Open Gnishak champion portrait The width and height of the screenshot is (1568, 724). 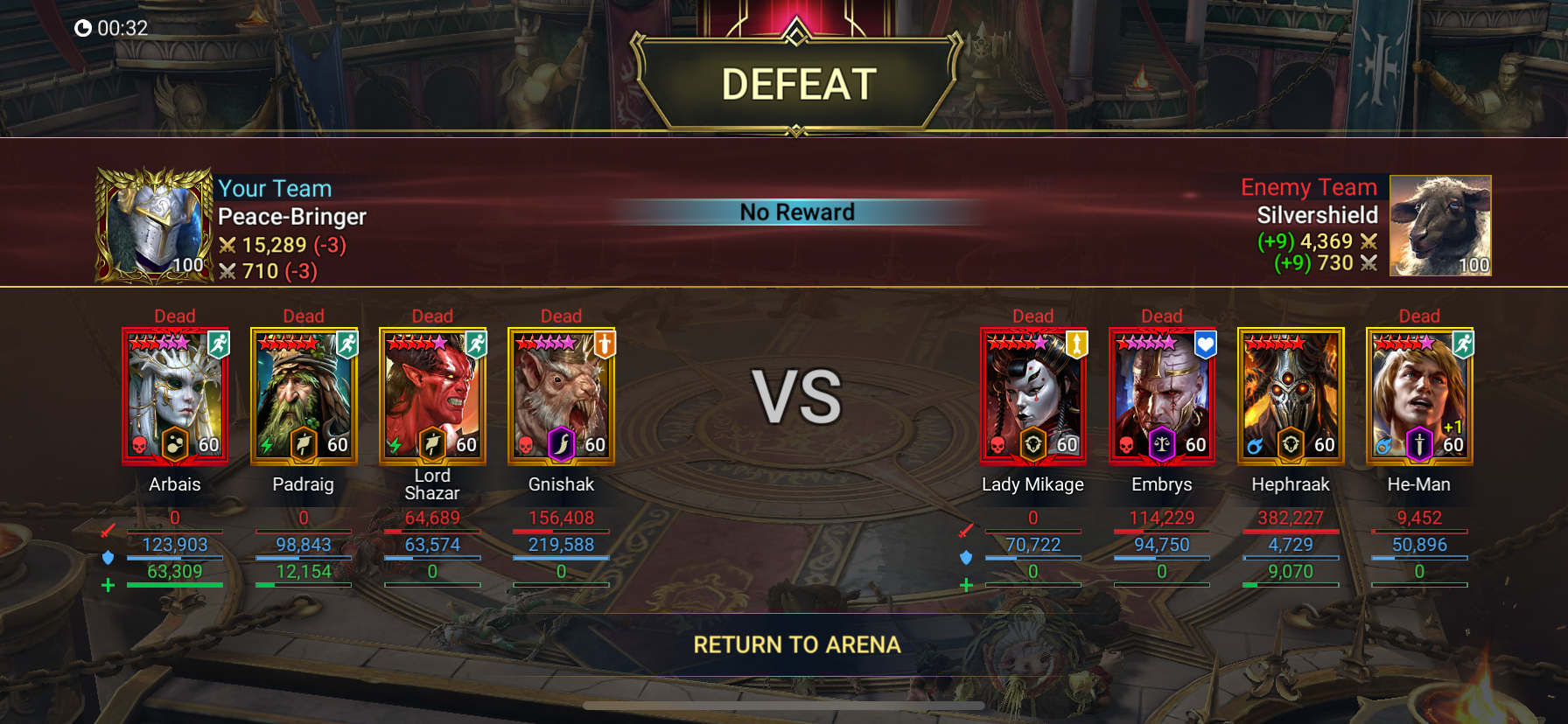coord(561,395)
